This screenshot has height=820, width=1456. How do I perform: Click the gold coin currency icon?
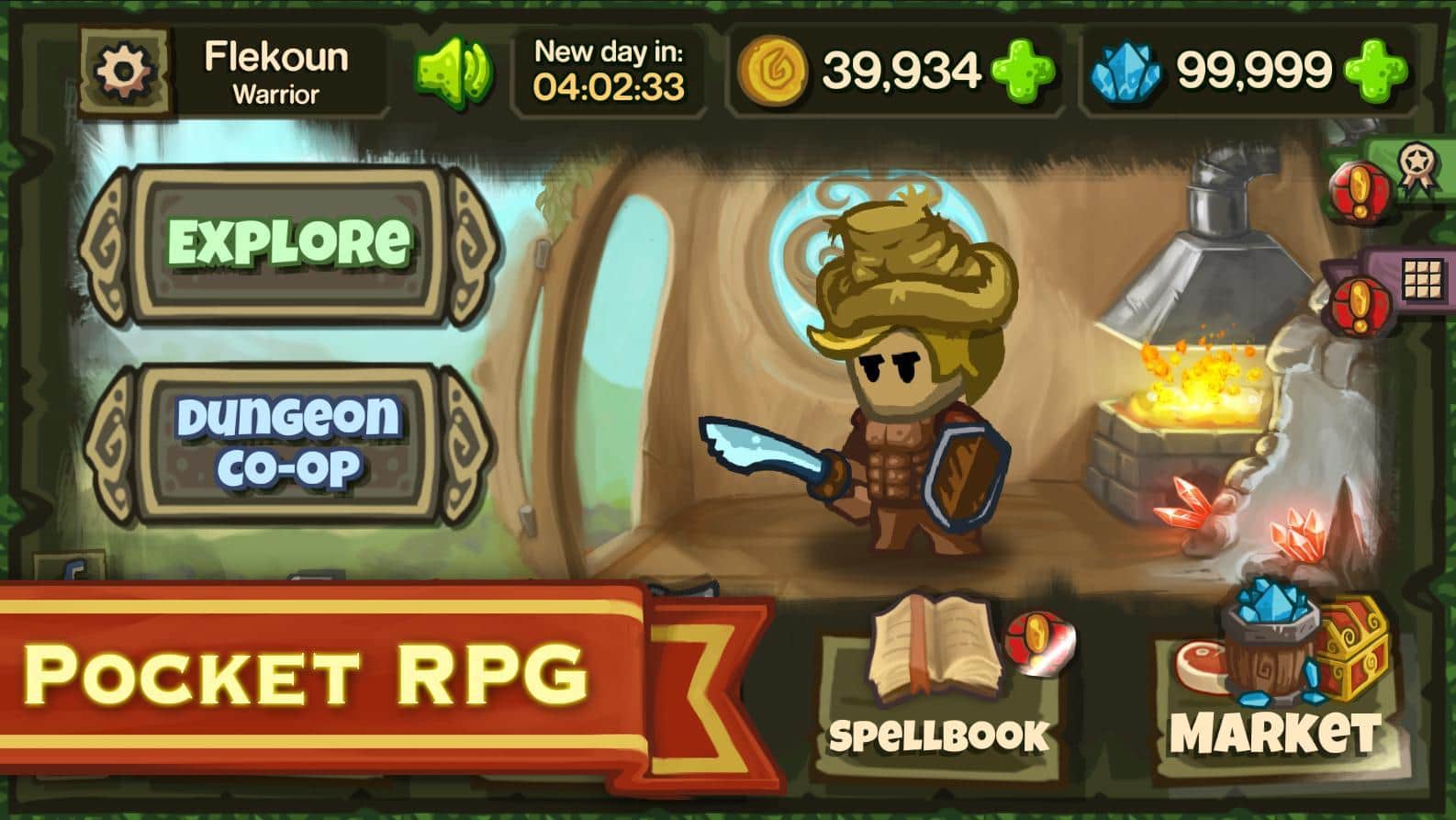click(774, 69)
